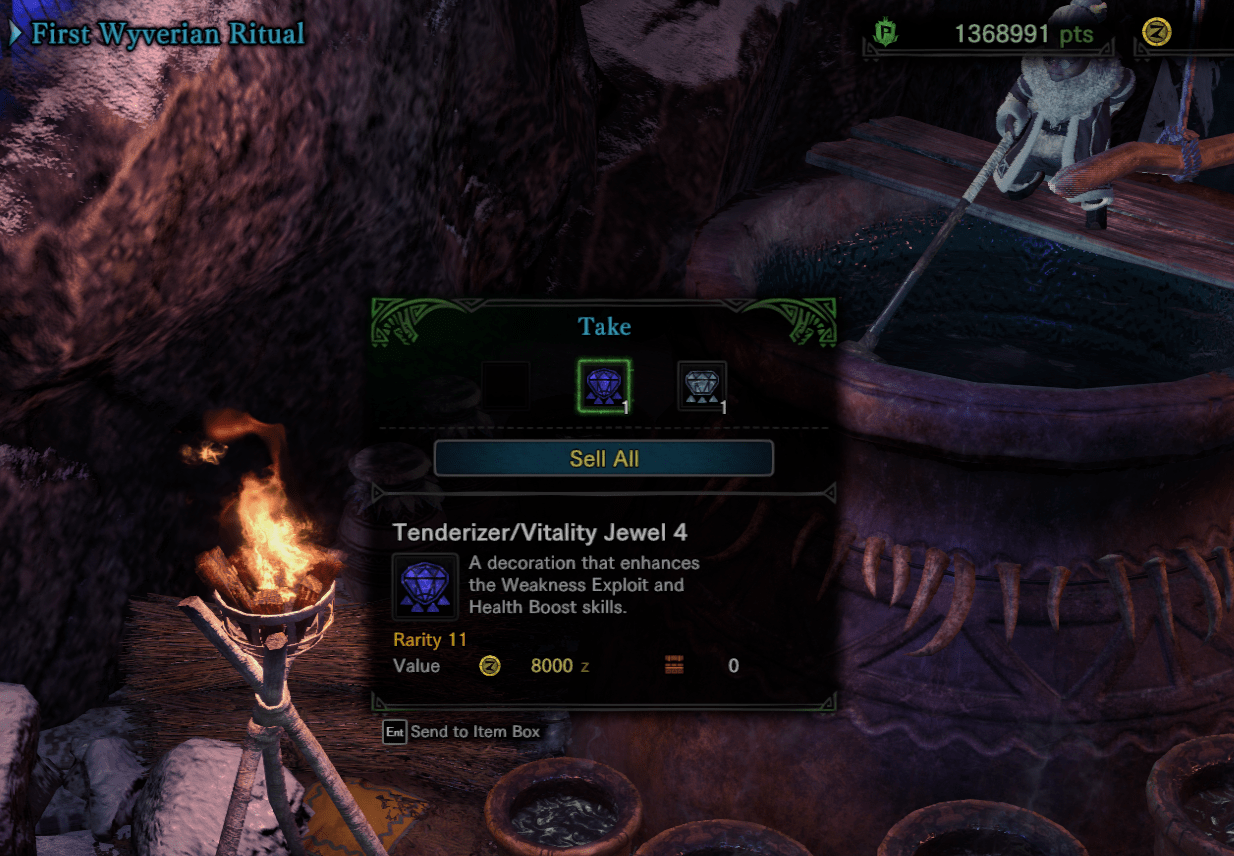The height and width of the screenshot is (856, 1234).
Task: Sell all melded decorations
Action: click(x=603, y=459)
